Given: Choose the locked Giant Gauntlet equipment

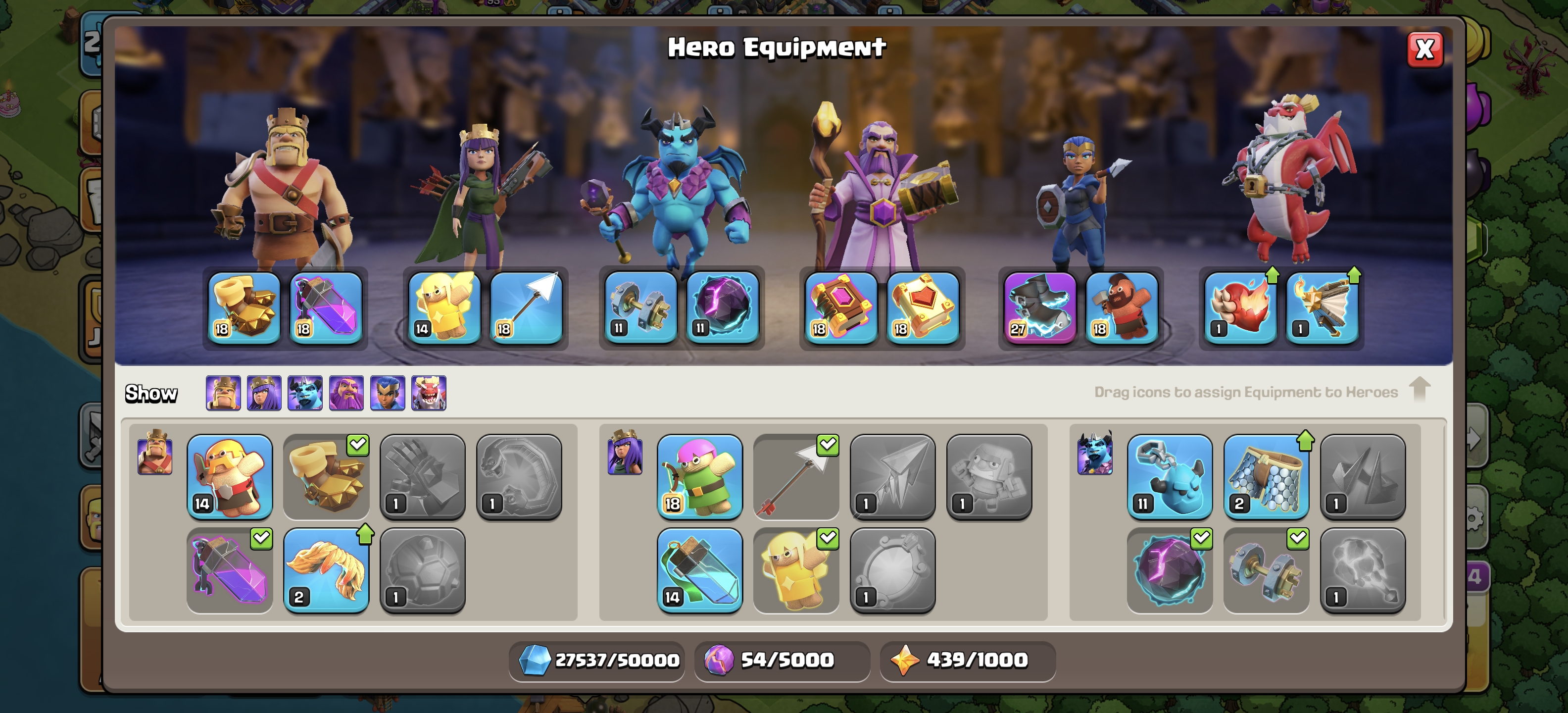Looking at the screenshot, I should 422,476.
